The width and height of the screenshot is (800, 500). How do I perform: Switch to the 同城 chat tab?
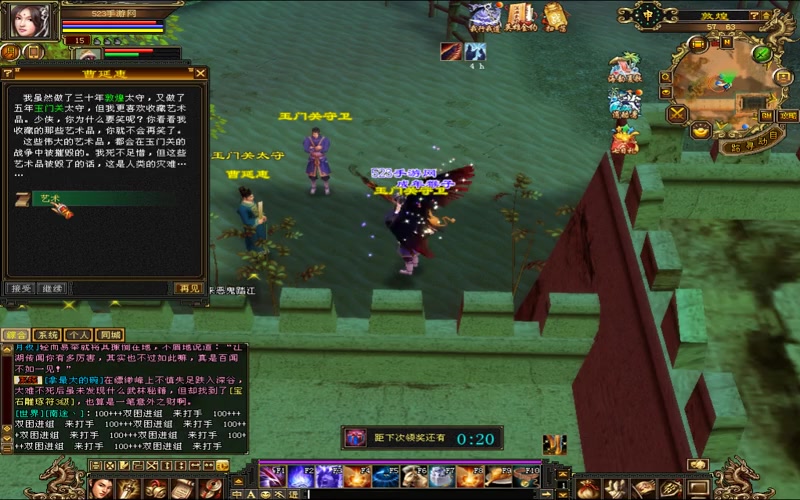click(110, 334)
